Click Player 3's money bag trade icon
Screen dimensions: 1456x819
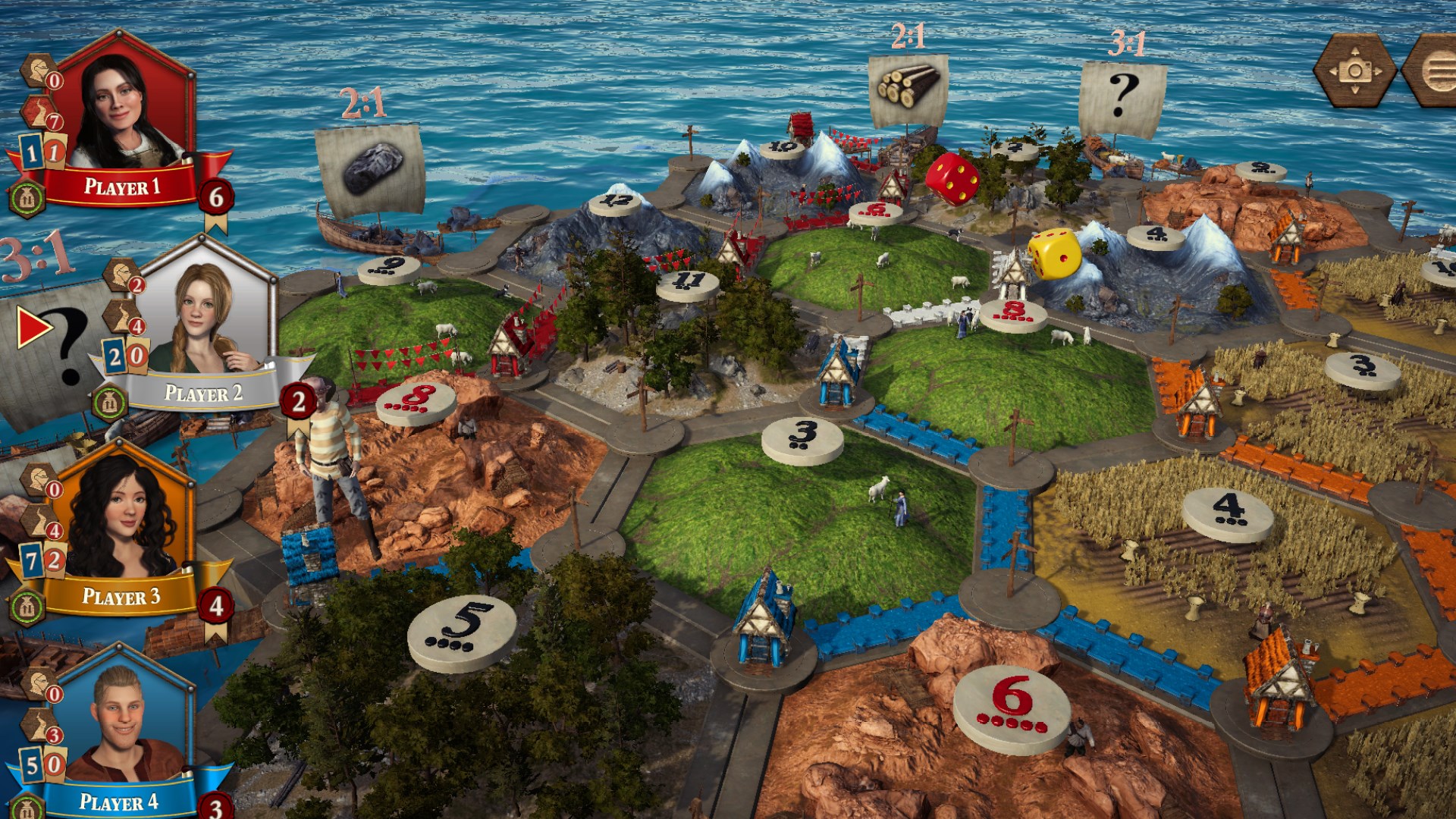pos(27,607)
